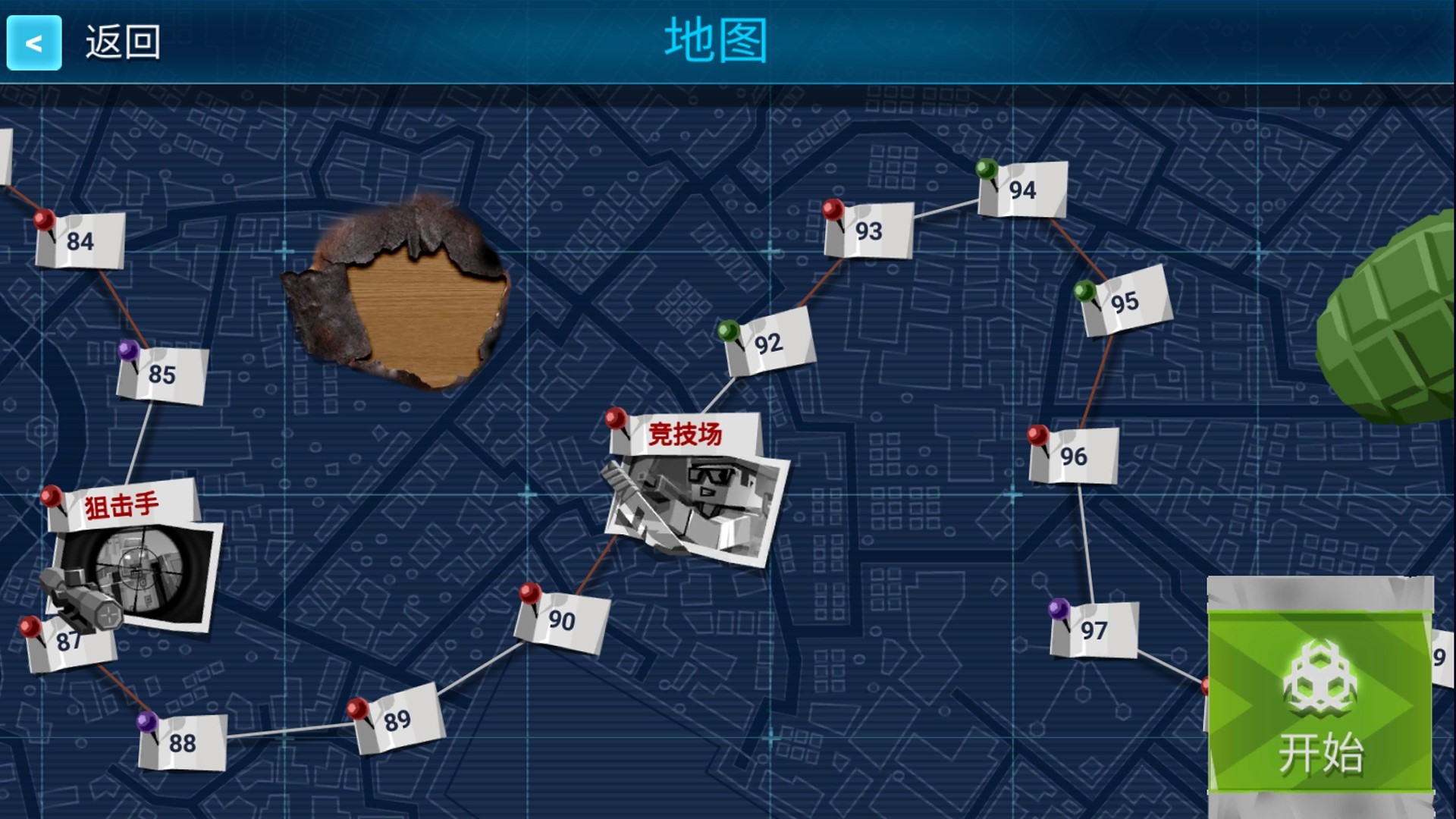Image resolution: width=1456 pixels, height=819 pixels.
Task: Click the 返回 return label
Action: pyautogui.click(x=124, y=43)
